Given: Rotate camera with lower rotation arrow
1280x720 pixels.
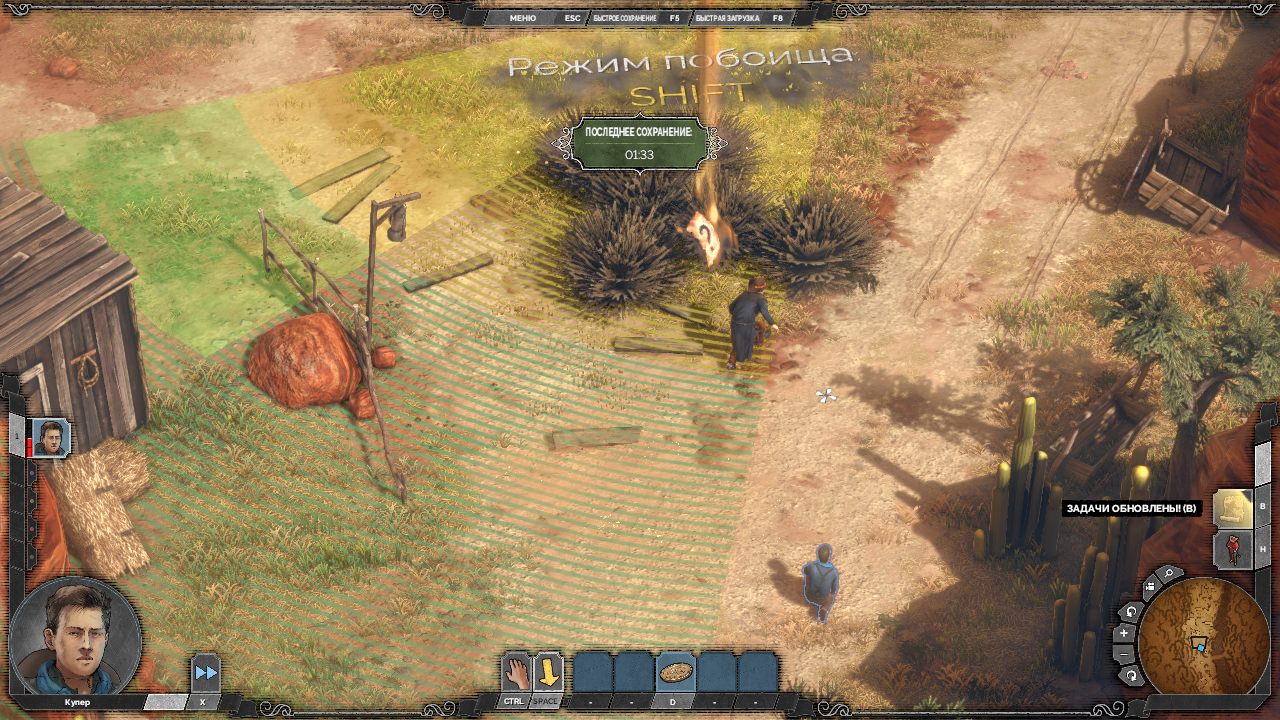Looking at the screenshot, I should [1131, 676].
